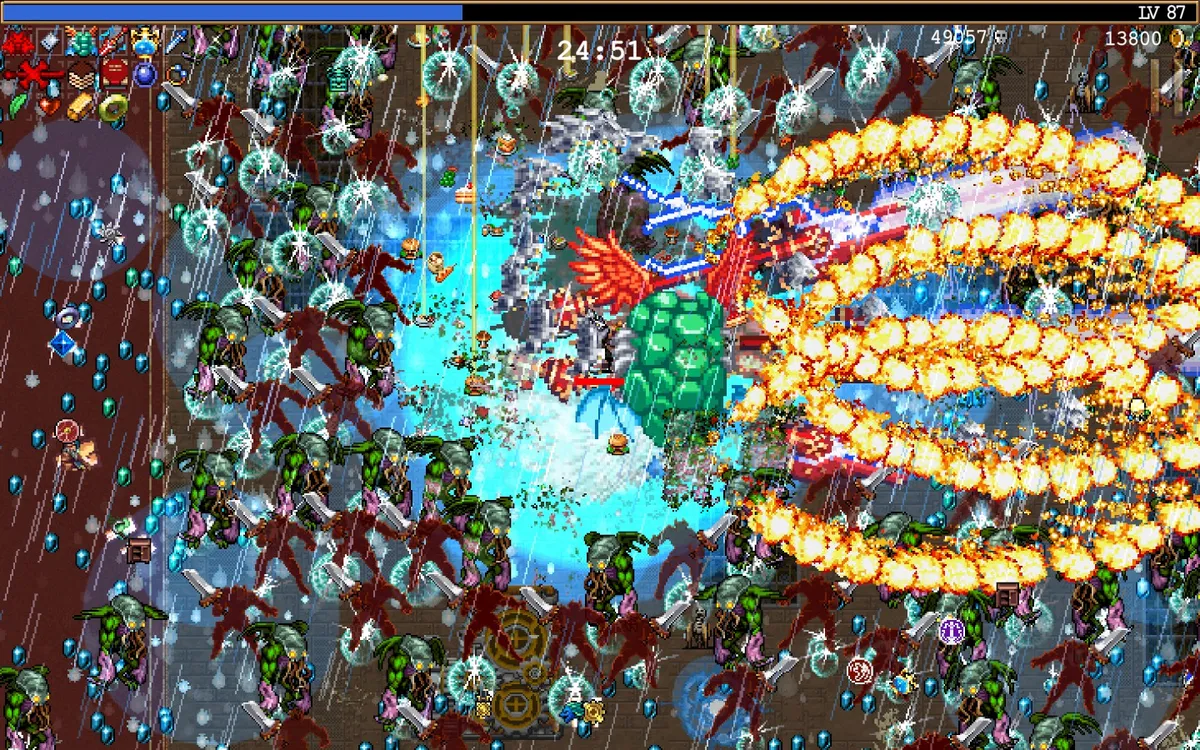Select the gold-crowned blue flask icon

145,42
